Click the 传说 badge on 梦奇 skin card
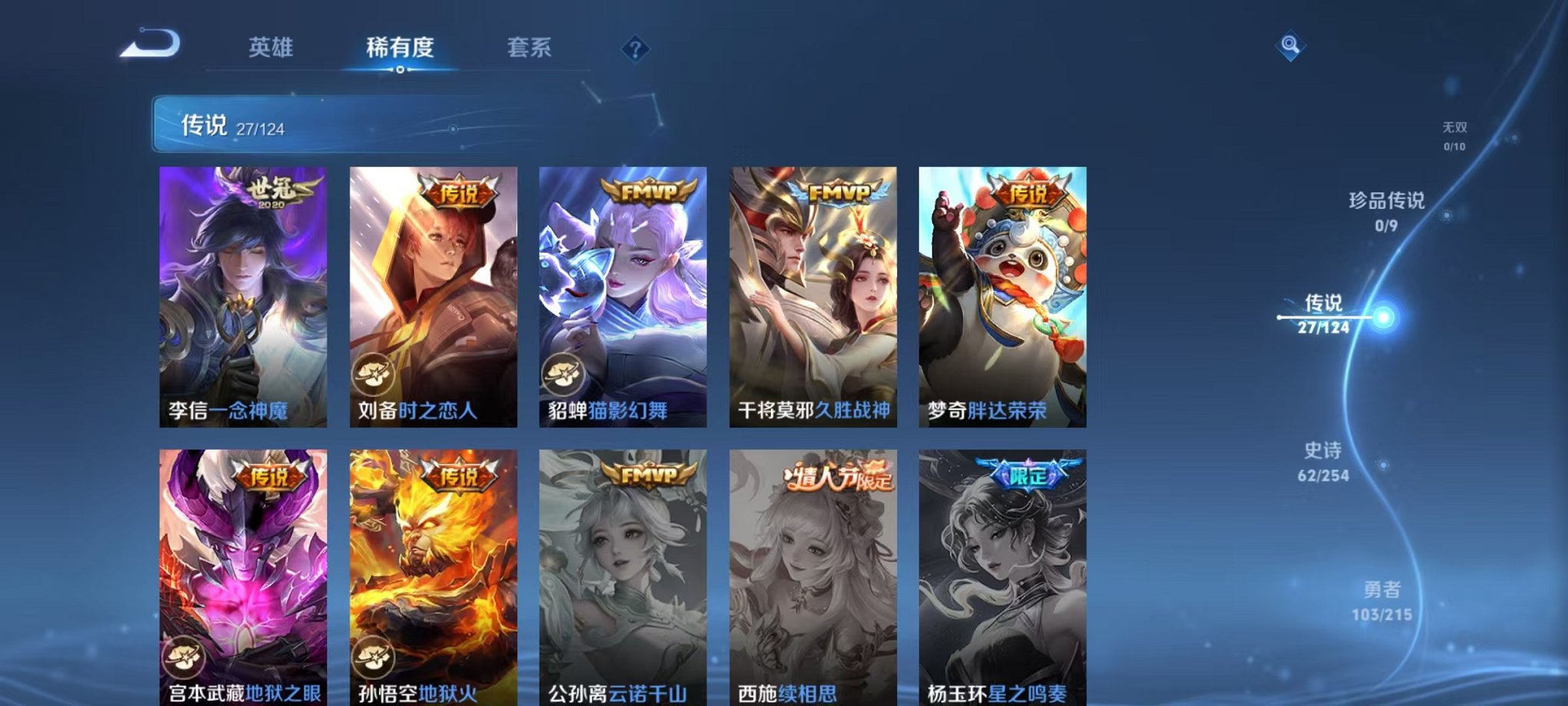The height and width of the screenshot is (706, 1568). point(1028,191)
